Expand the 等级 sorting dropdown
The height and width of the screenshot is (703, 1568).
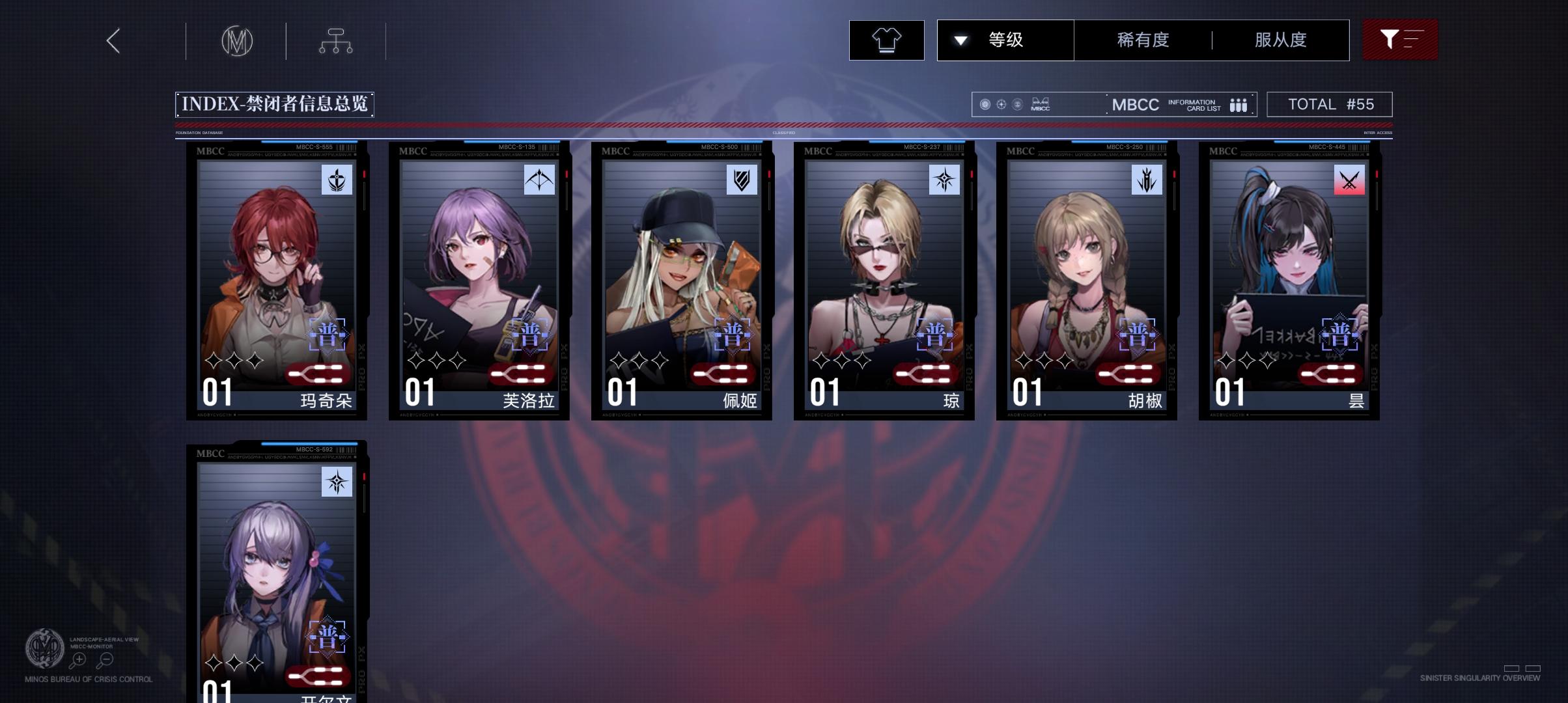point(1004,39)
